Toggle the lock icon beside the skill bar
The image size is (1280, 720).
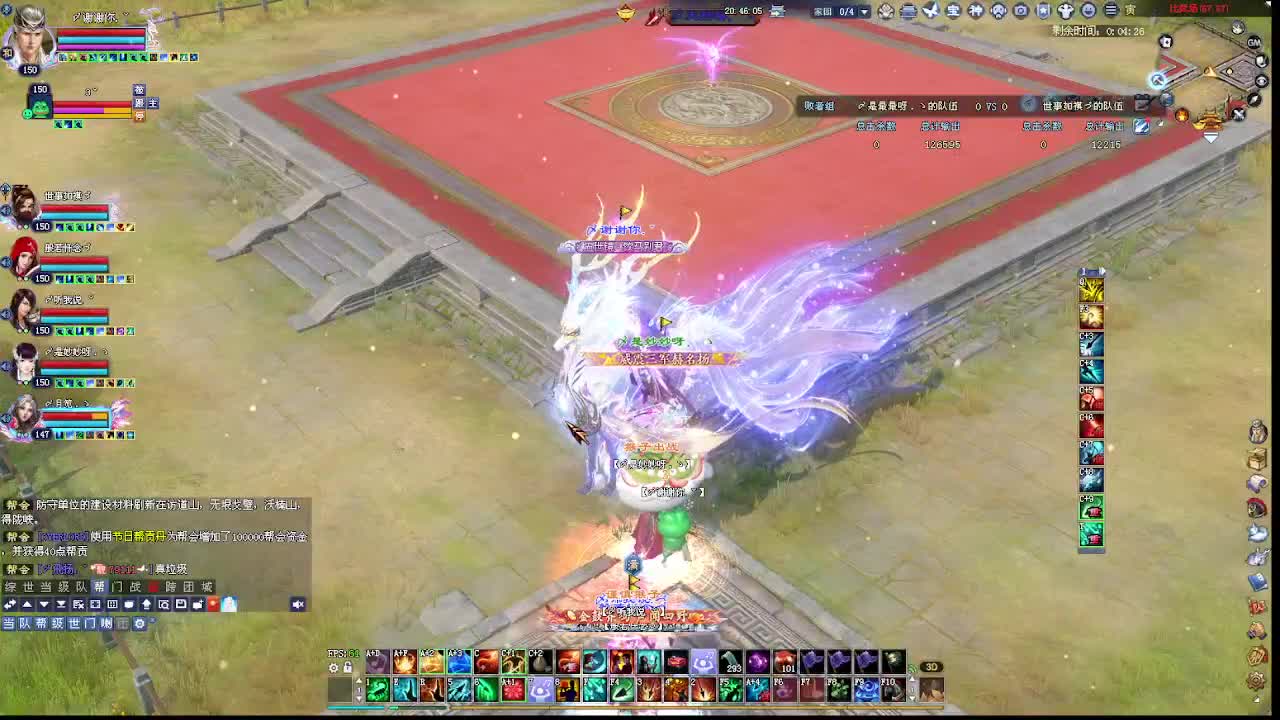coord(348,668)
